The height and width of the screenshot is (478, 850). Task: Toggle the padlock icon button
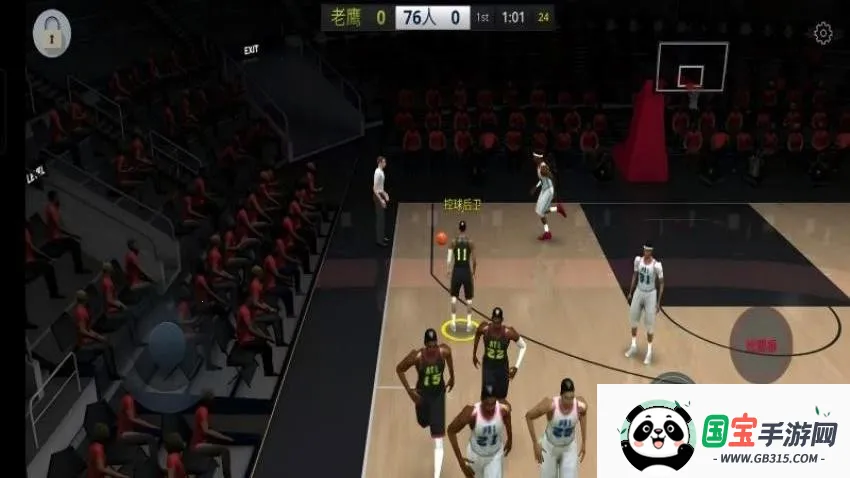point(52,34)
